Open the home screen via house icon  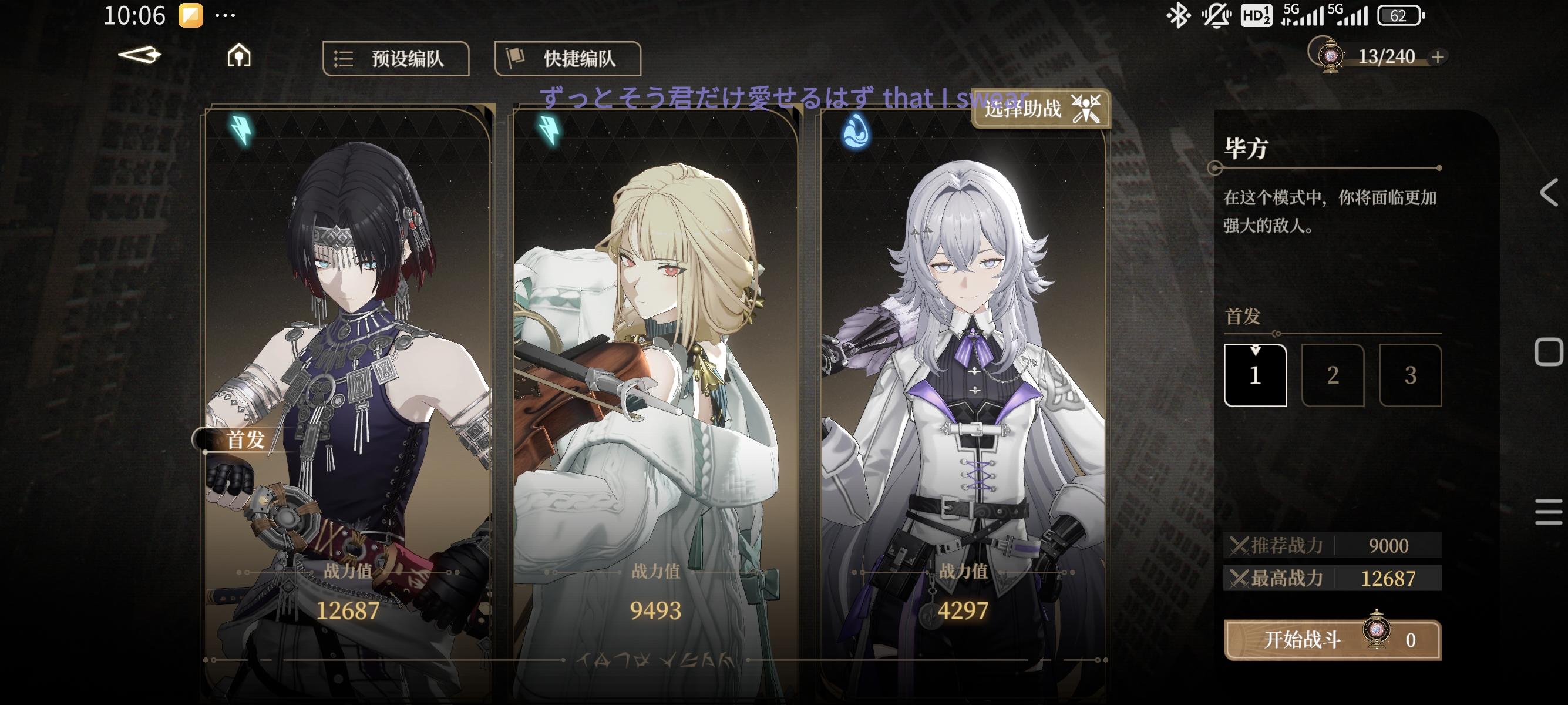240,57
